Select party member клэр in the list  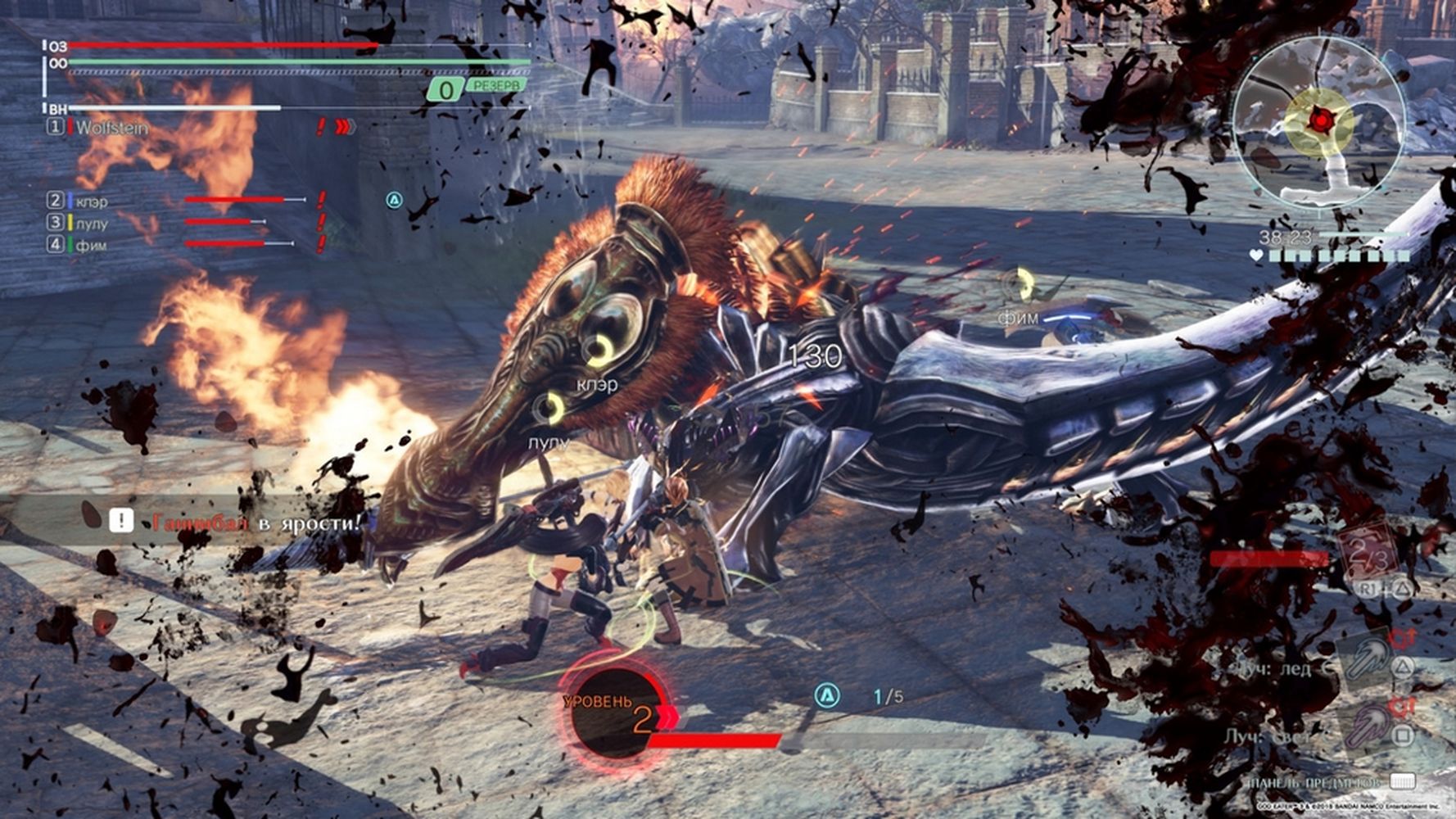coord(90,201)
